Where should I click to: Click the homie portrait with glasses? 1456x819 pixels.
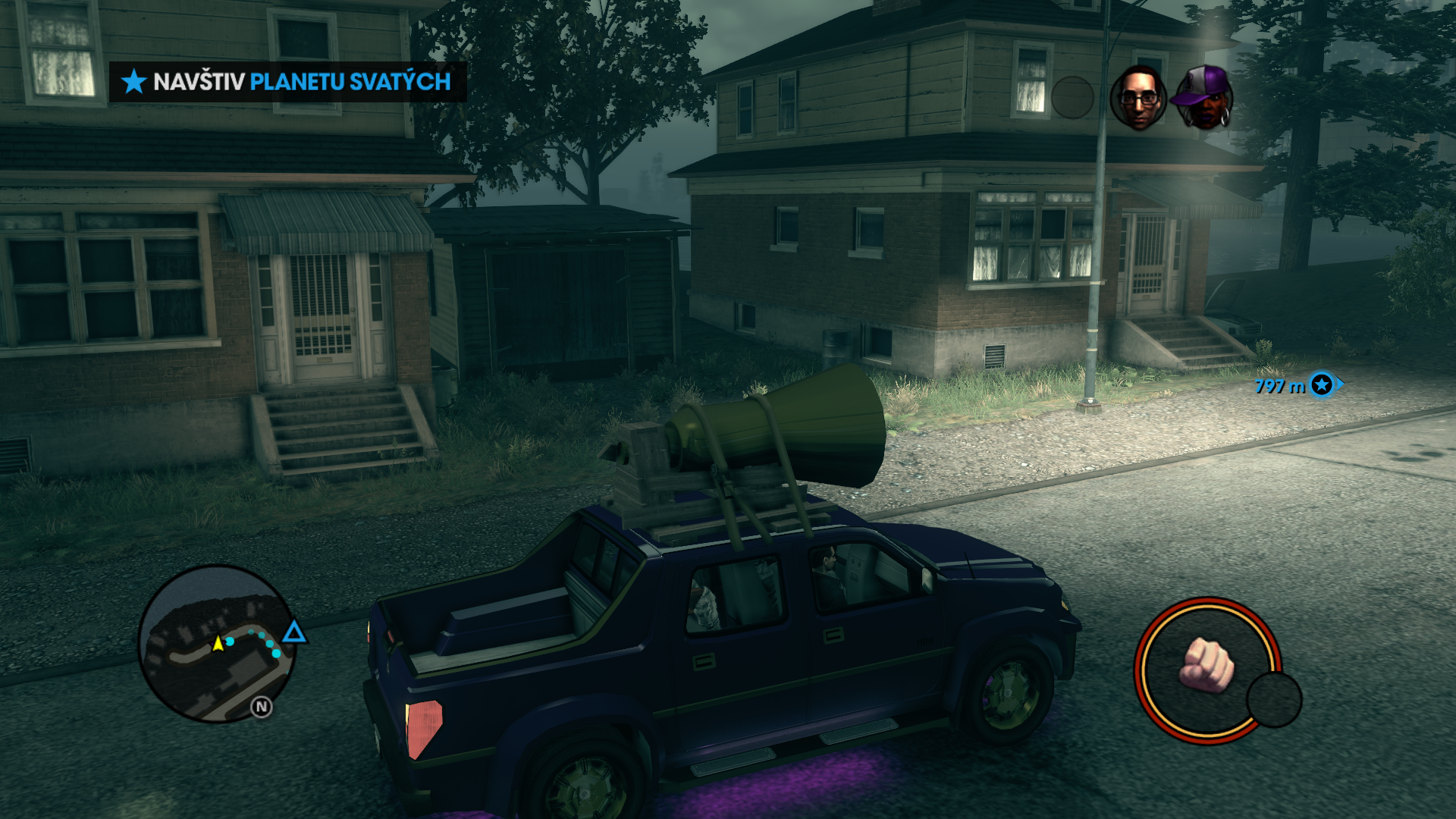[1137, 98]
